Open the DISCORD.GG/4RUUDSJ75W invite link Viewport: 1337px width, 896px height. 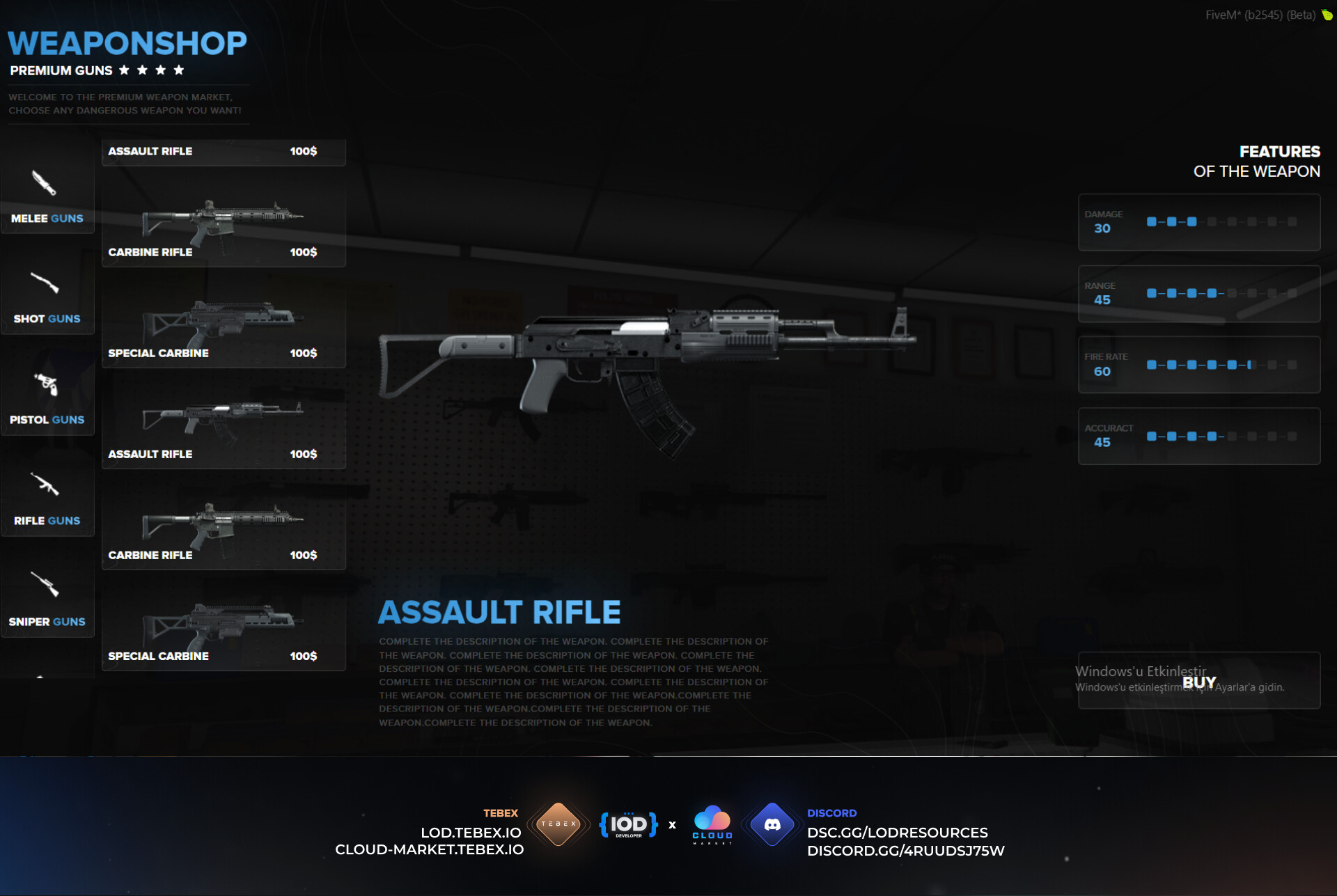coord(905,850)
